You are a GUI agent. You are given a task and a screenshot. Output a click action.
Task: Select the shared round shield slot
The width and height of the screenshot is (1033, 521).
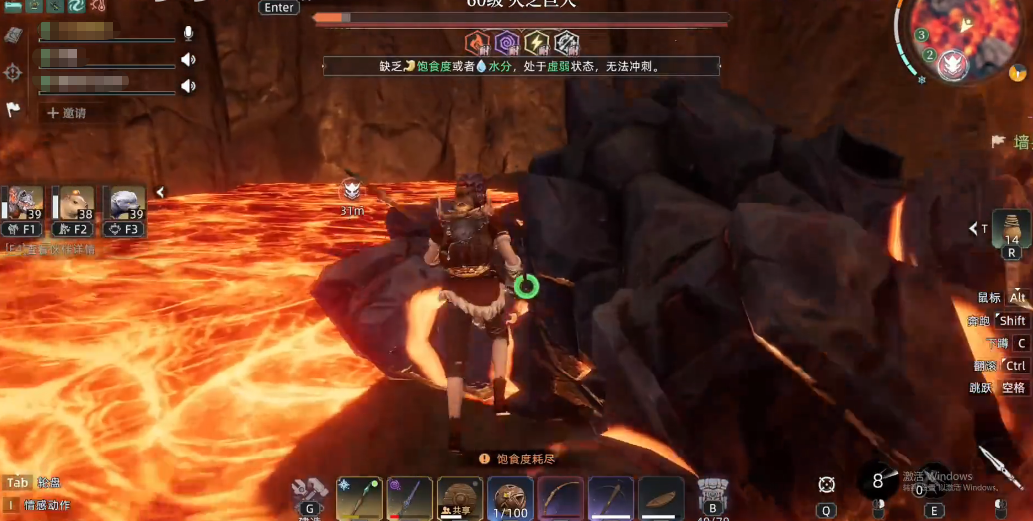coord(461,497)
